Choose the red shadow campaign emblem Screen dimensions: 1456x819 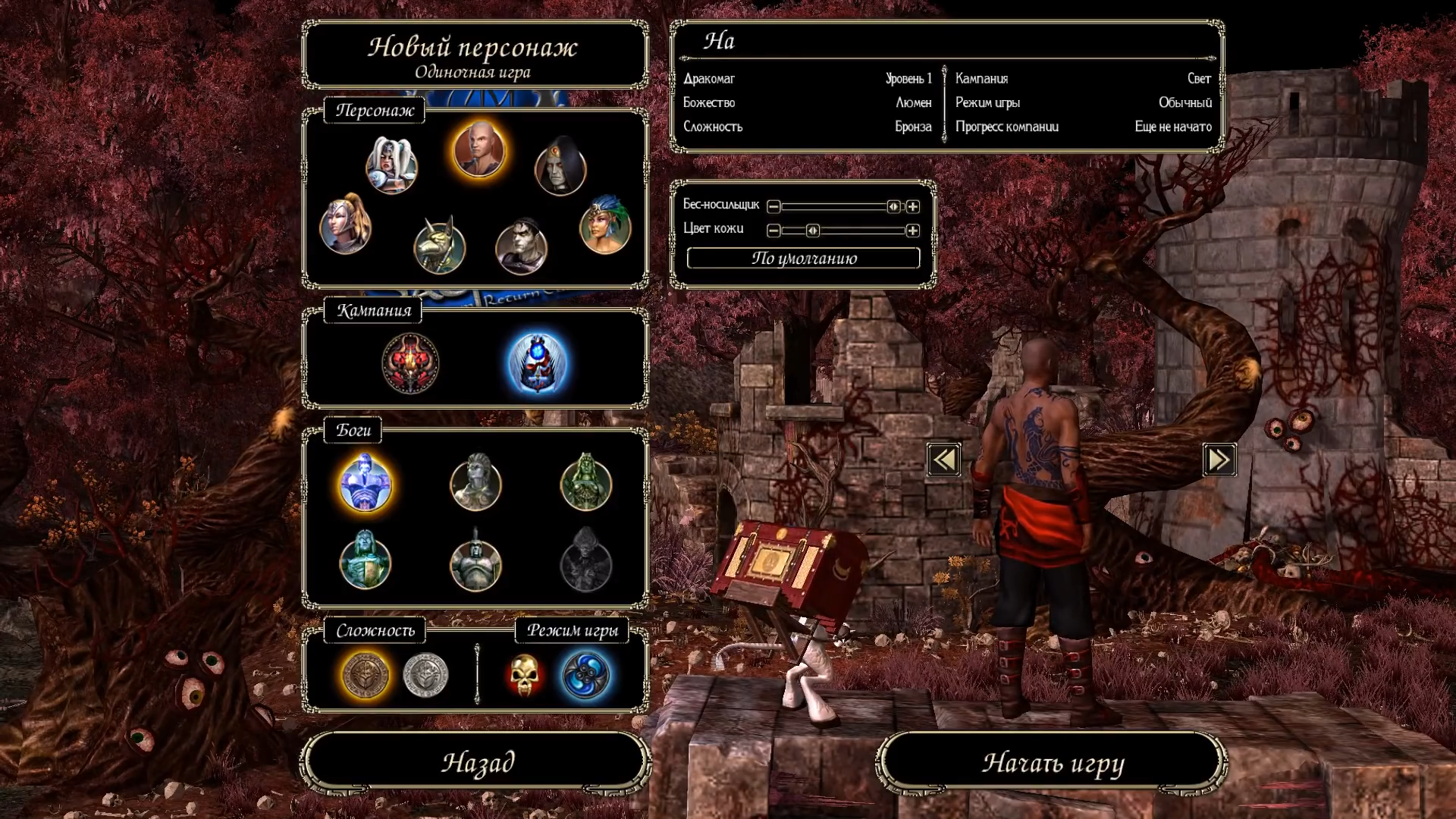tap(410, 364)
